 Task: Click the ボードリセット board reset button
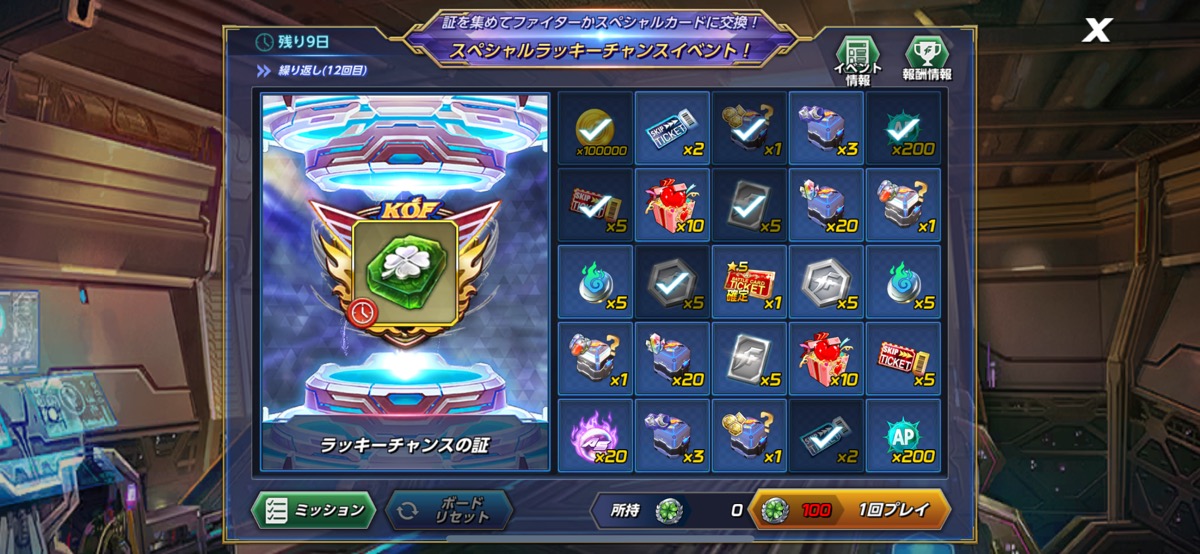[x=448, y=510]
